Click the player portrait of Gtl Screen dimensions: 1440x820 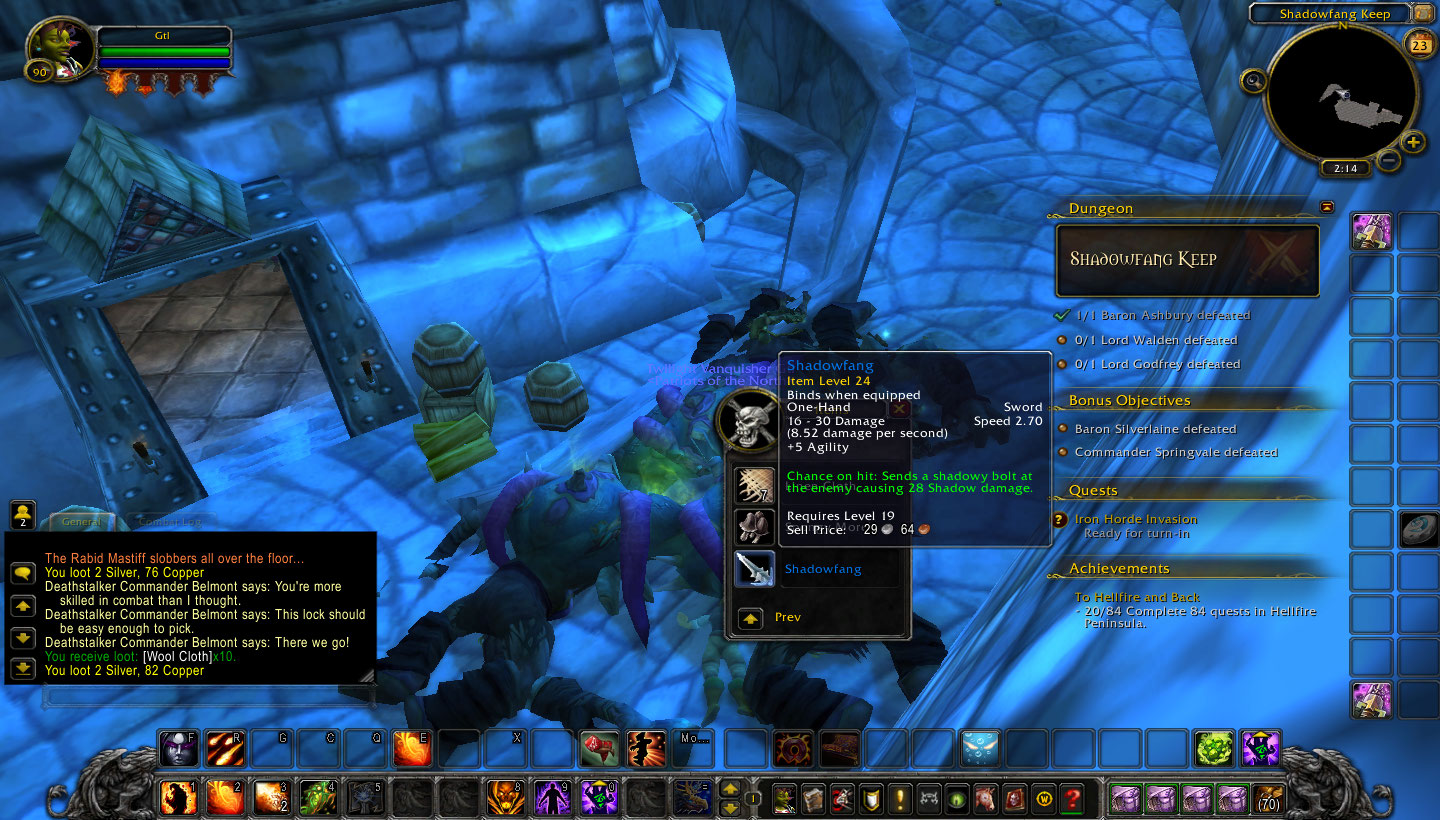[x=59, y=48]
